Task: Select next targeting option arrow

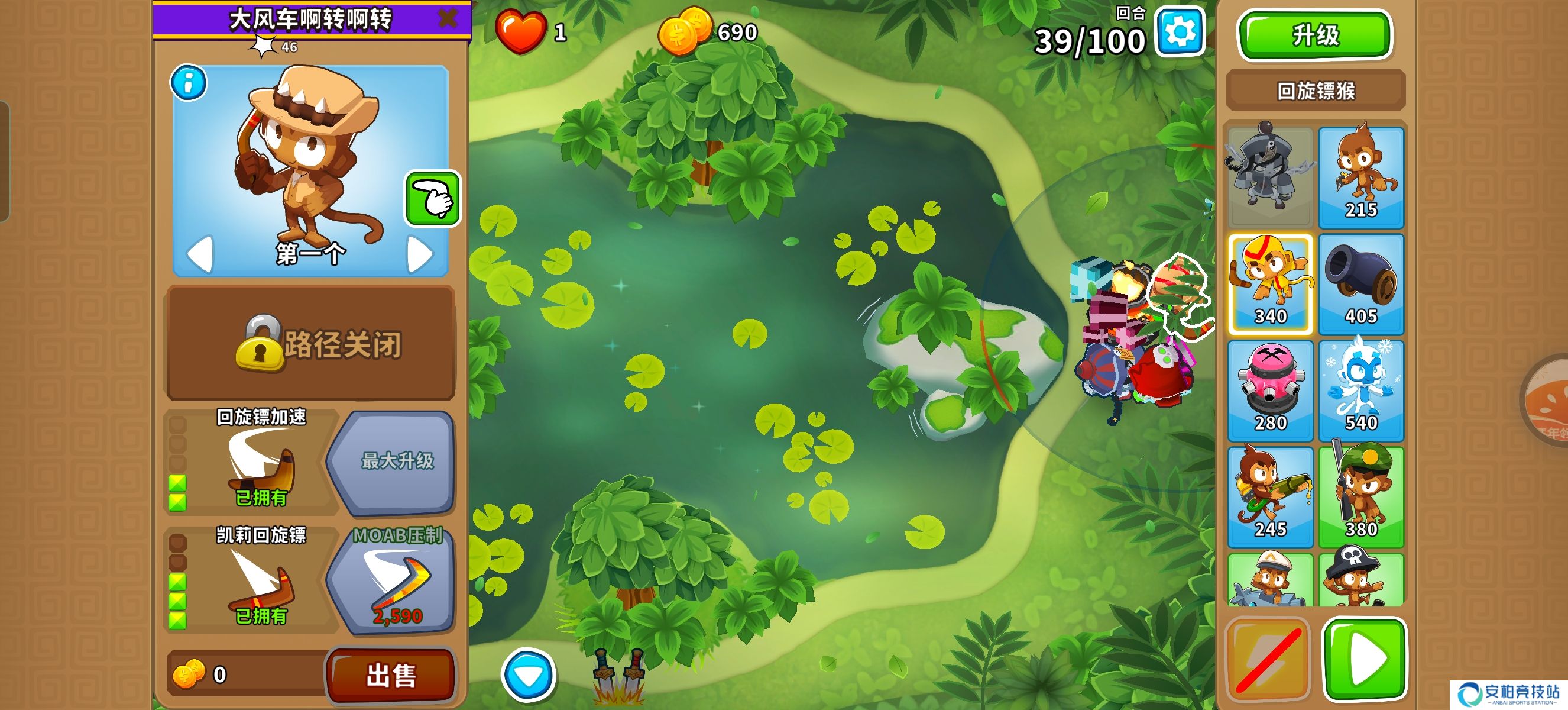Action: click(419, 253)
